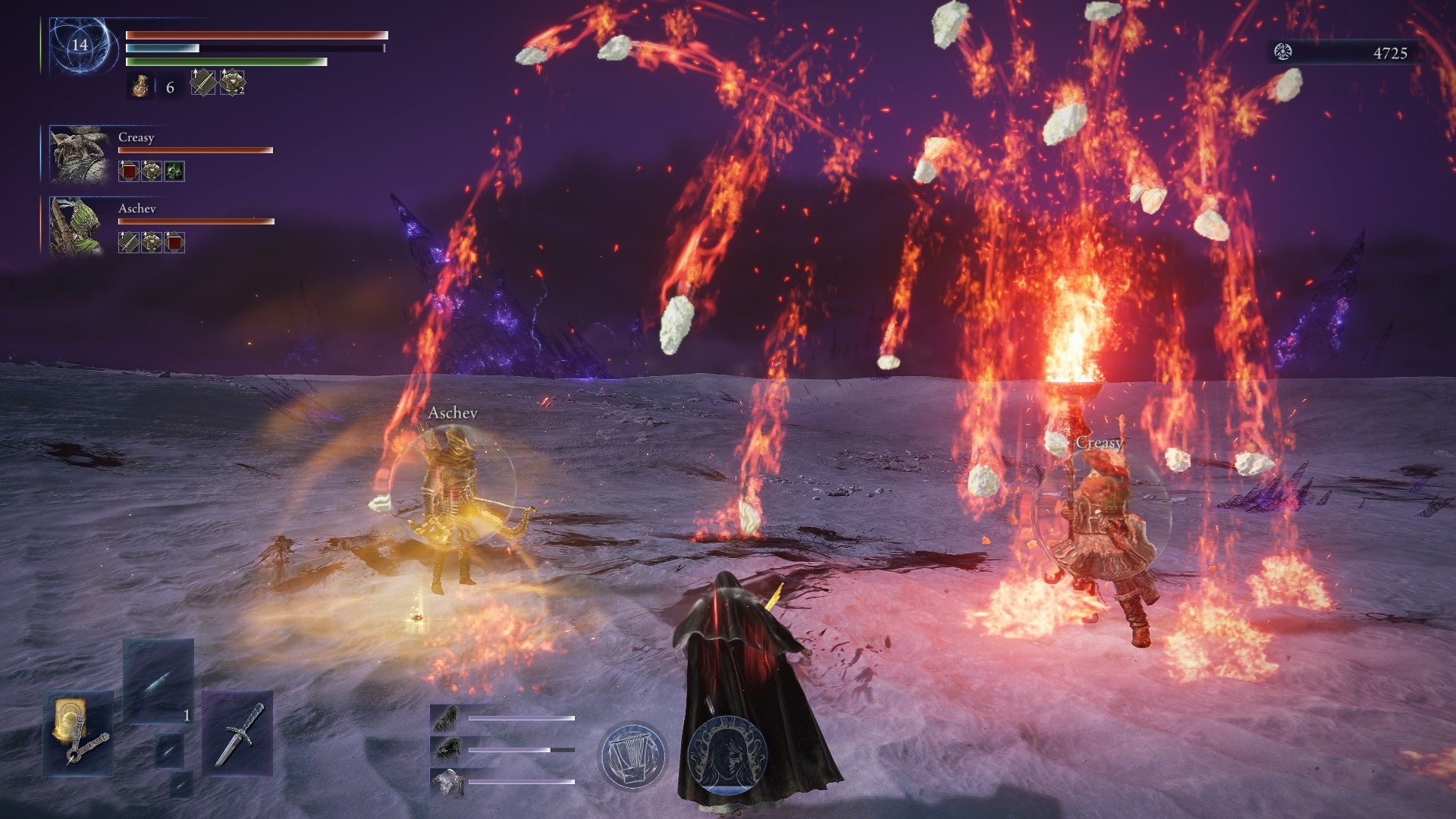This screenshot has height=819, width=1456.
Task: Inspect your armor defense-up buff icon
Action: tap(231, 83)
